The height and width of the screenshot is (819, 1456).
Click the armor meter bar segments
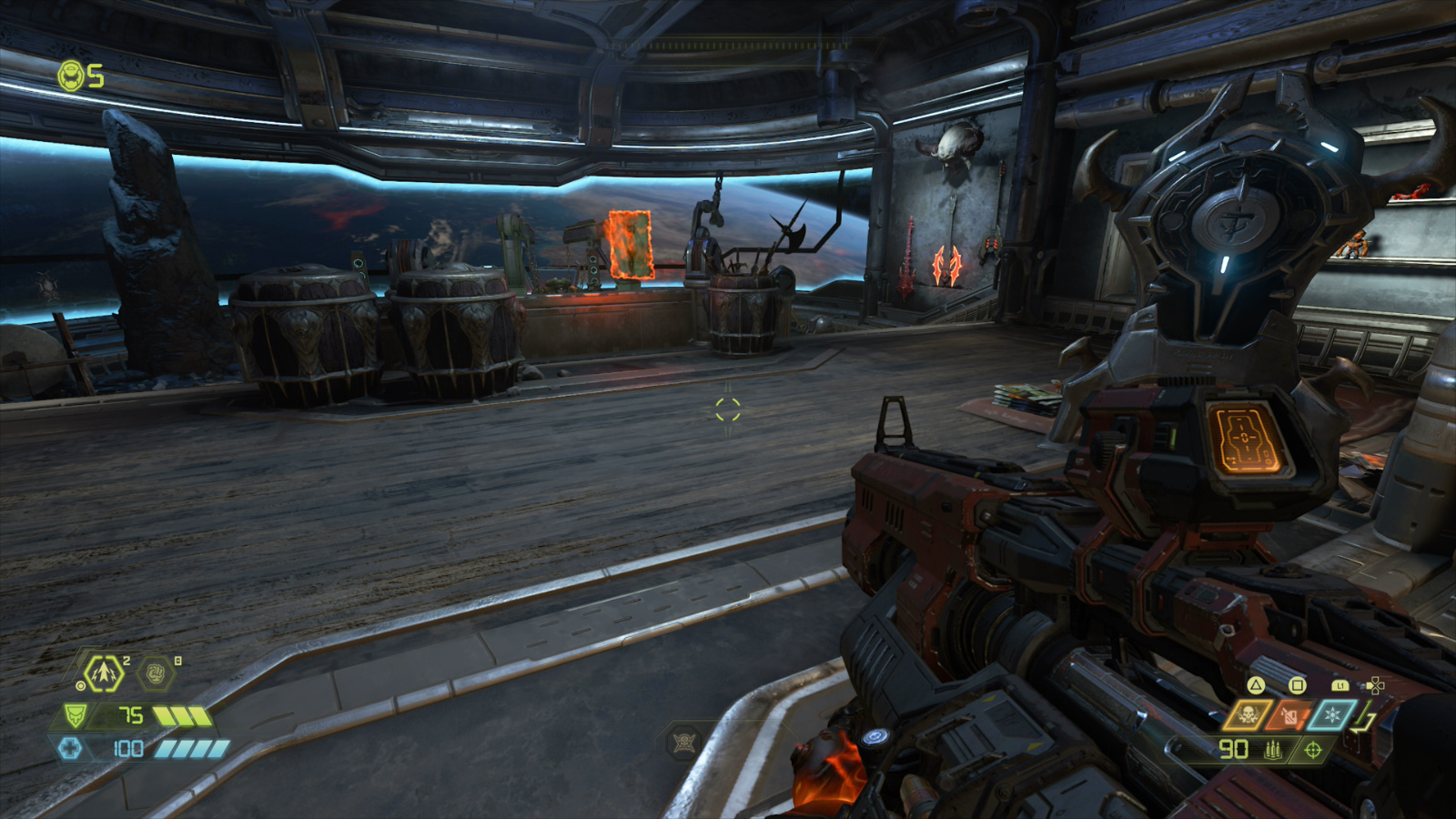[x=182, y=716]
